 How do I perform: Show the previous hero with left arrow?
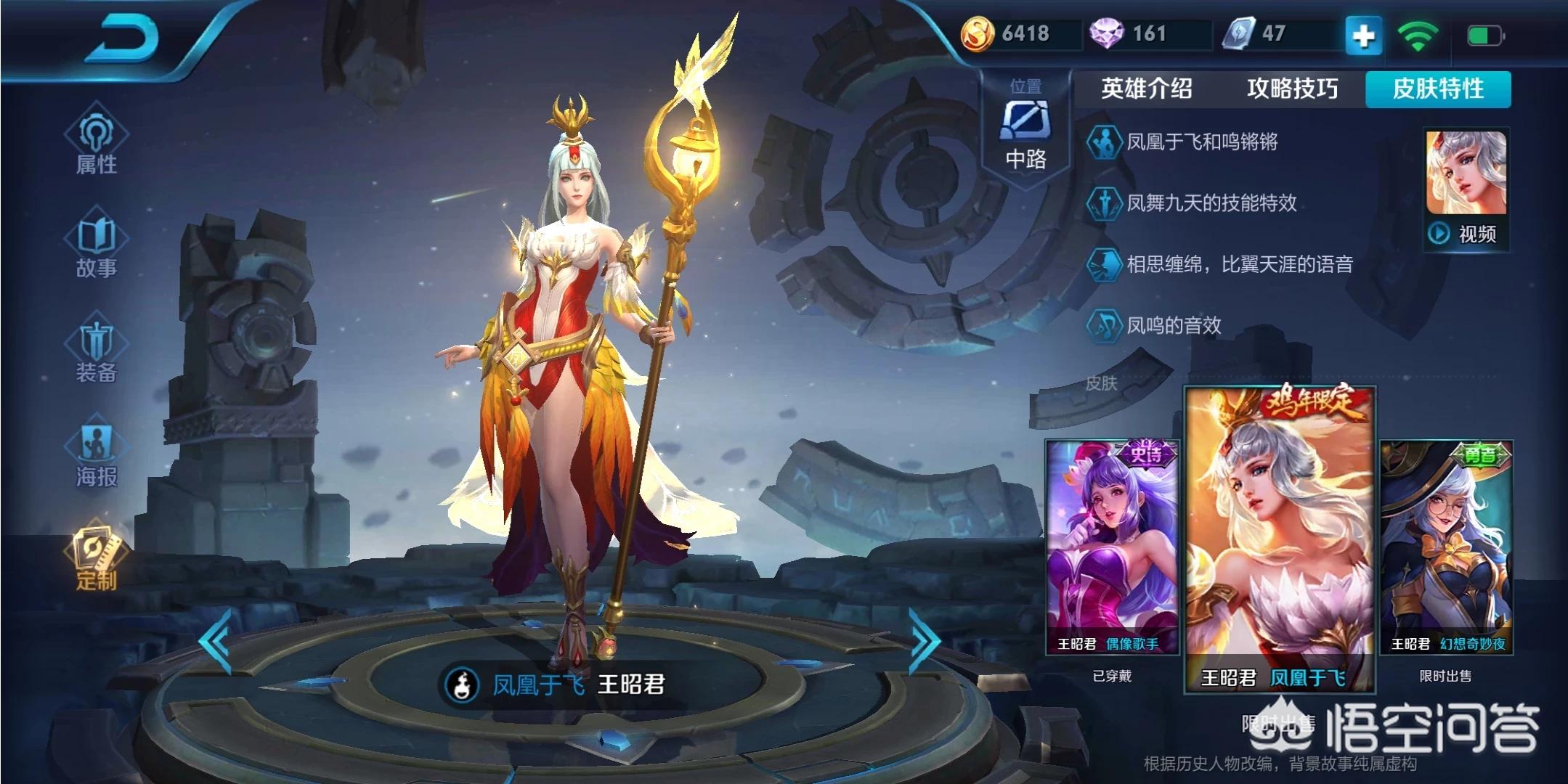[x=216, y=642]
